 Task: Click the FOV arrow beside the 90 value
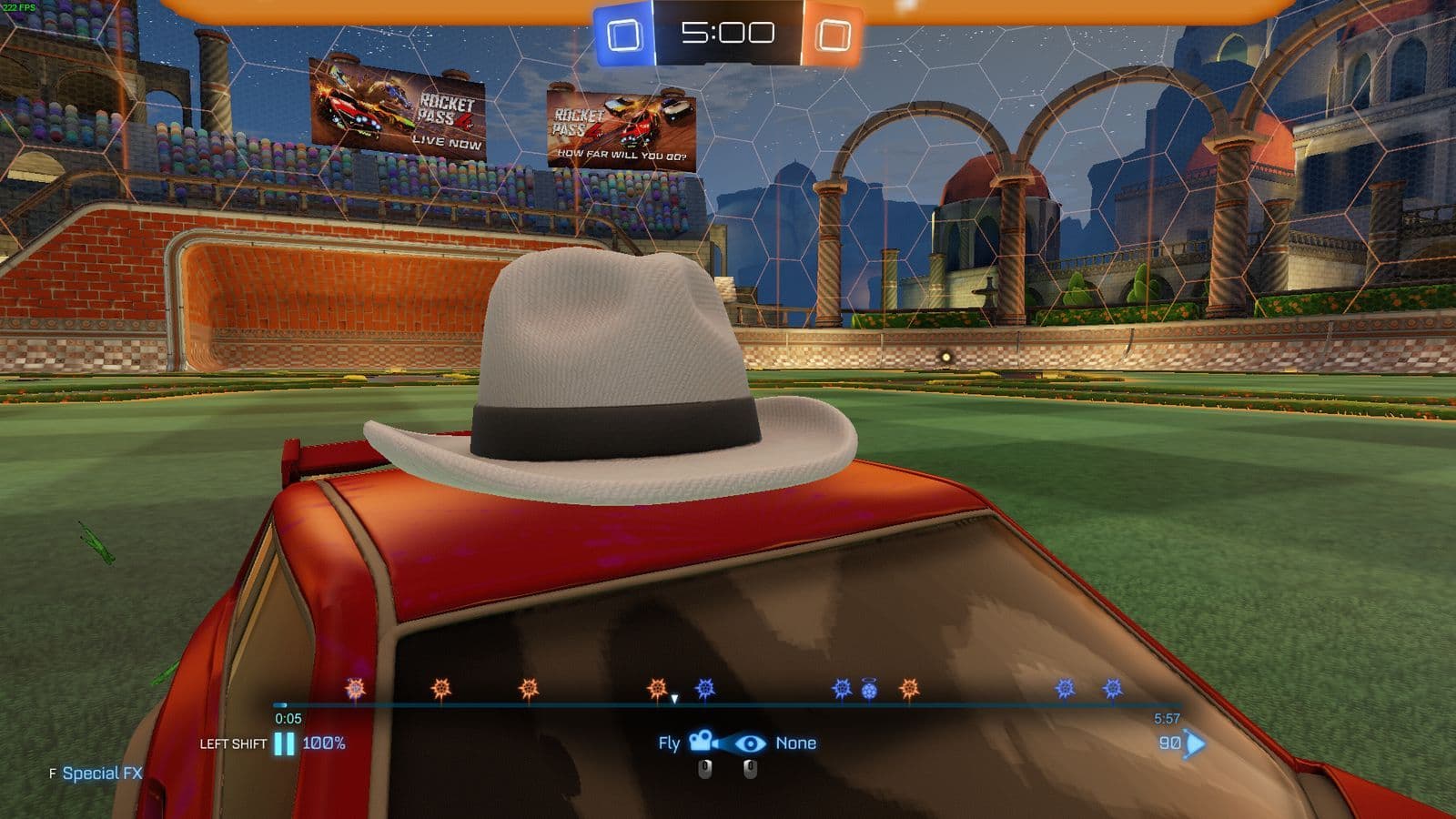point(1192,743)
